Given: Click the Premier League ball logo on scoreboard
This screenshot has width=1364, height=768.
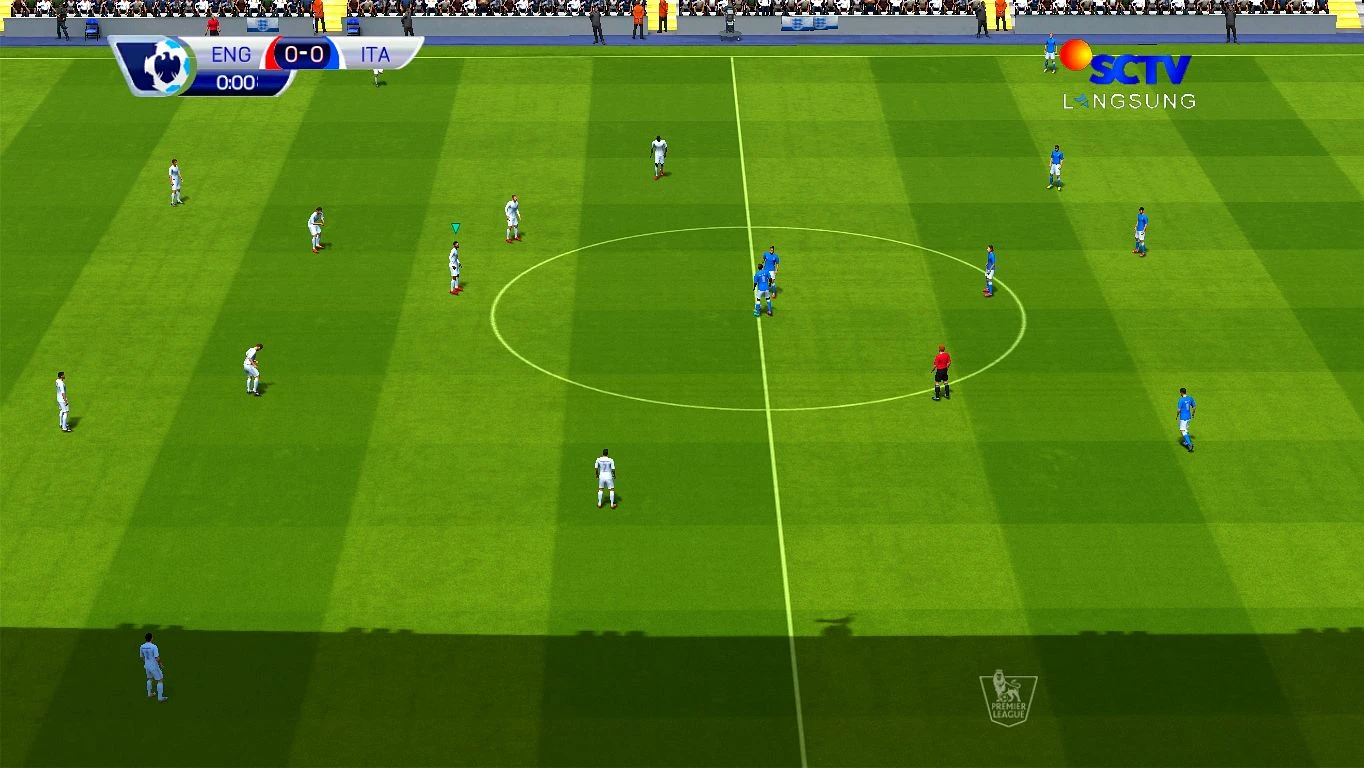Looking at the screenshot, I should (166, 64).
